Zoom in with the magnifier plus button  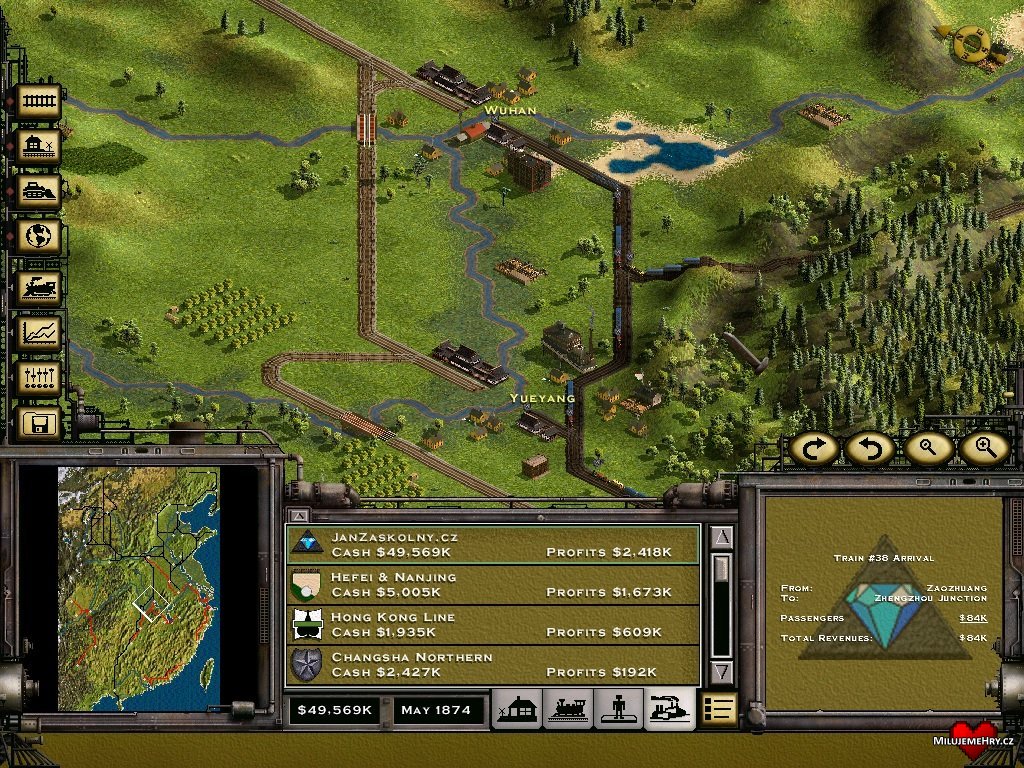pyautogui.click(x=985, y=448)
